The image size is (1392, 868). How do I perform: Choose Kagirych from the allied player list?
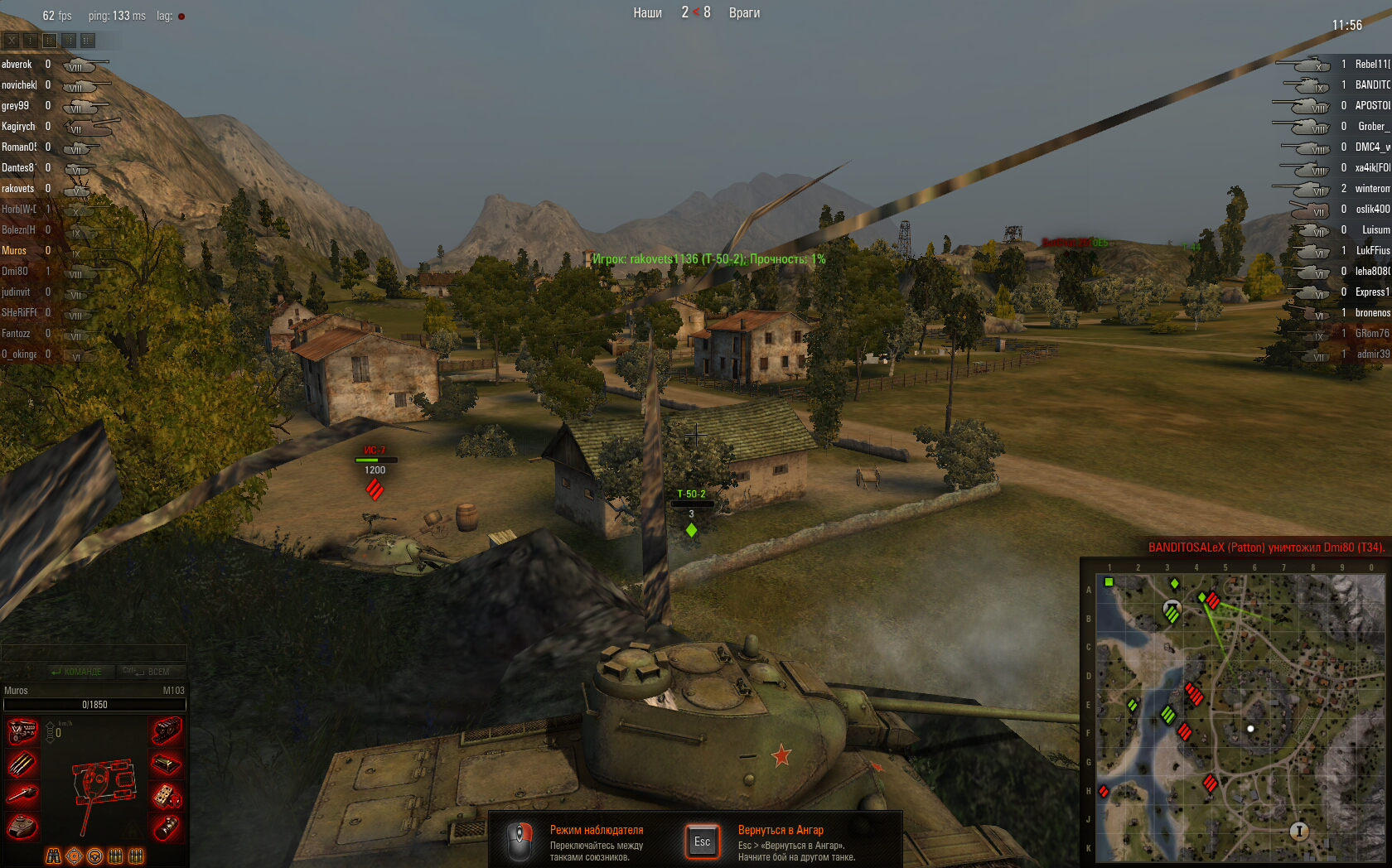tap(18, 127)
